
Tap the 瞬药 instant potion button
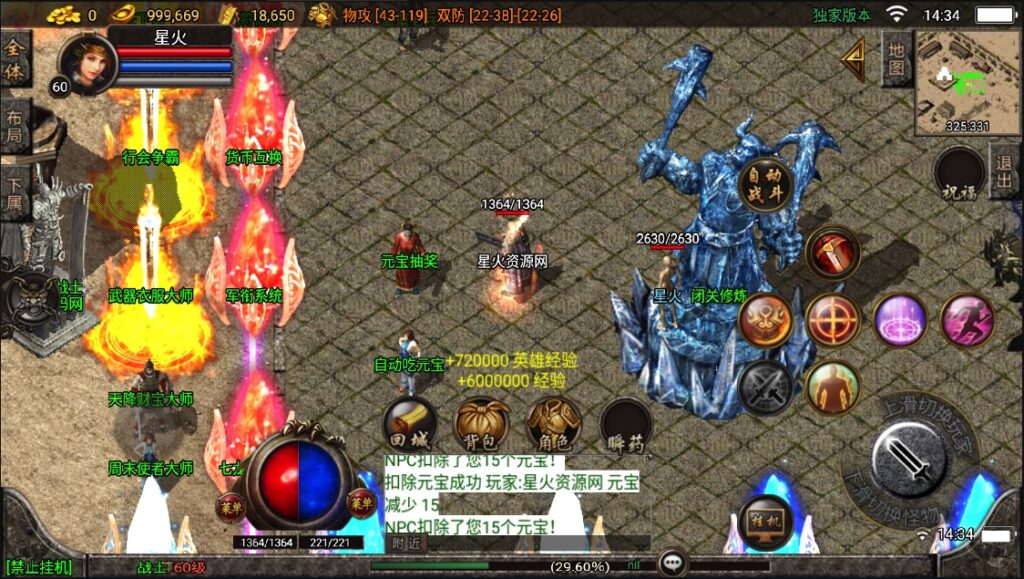[x=626, y=426]
